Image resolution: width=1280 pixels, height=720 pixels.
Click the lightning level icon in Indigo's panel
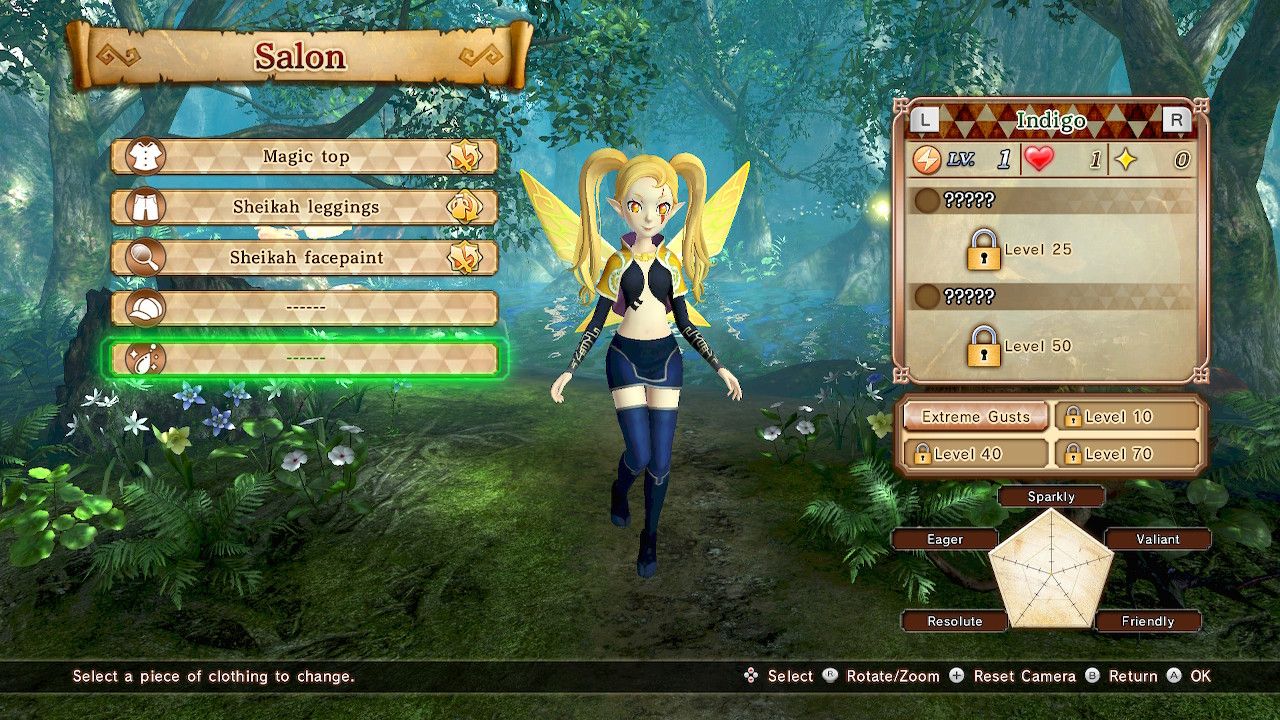[x=927, y=158]
